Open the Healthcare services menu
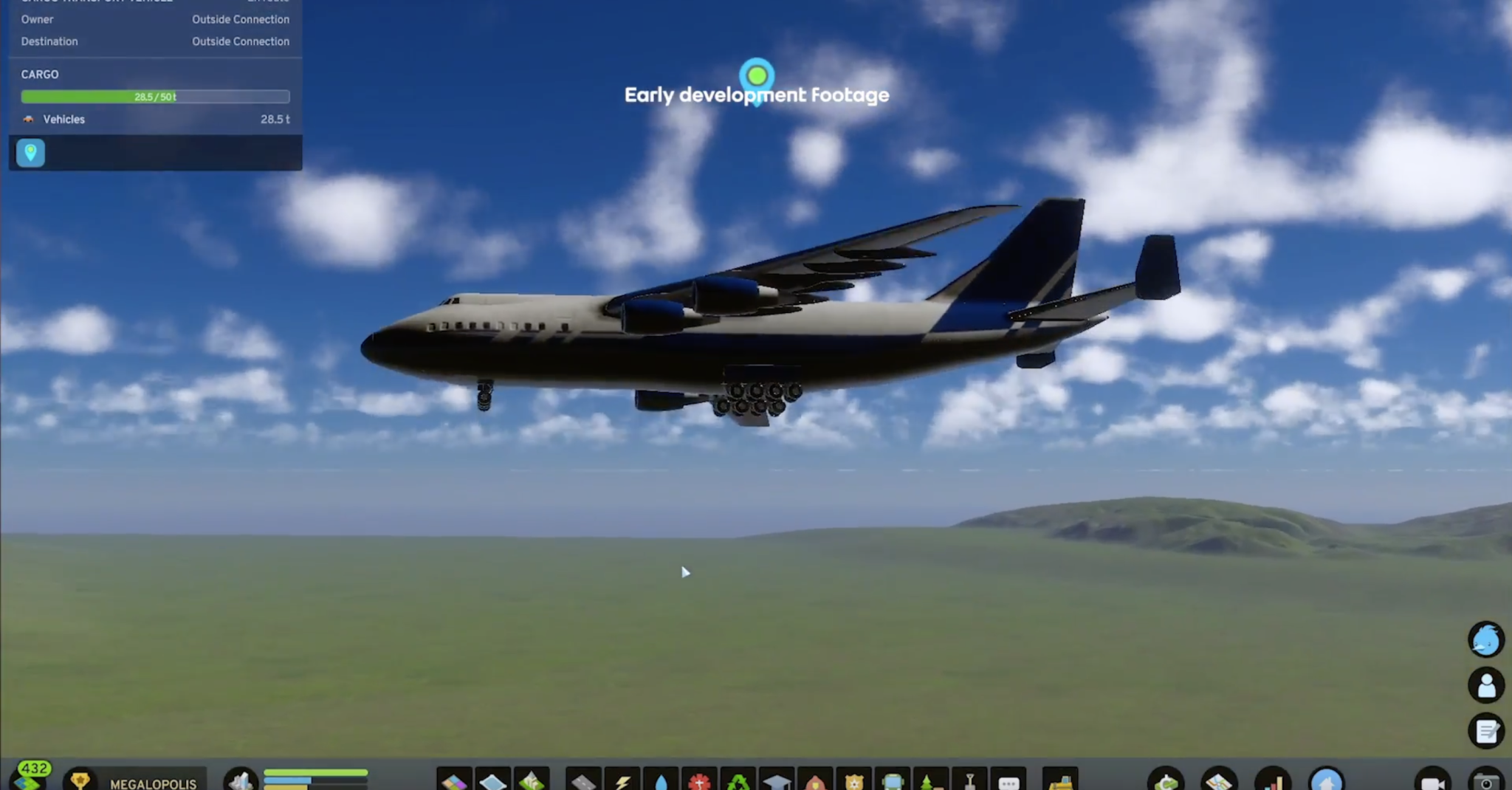 point(700,783)
